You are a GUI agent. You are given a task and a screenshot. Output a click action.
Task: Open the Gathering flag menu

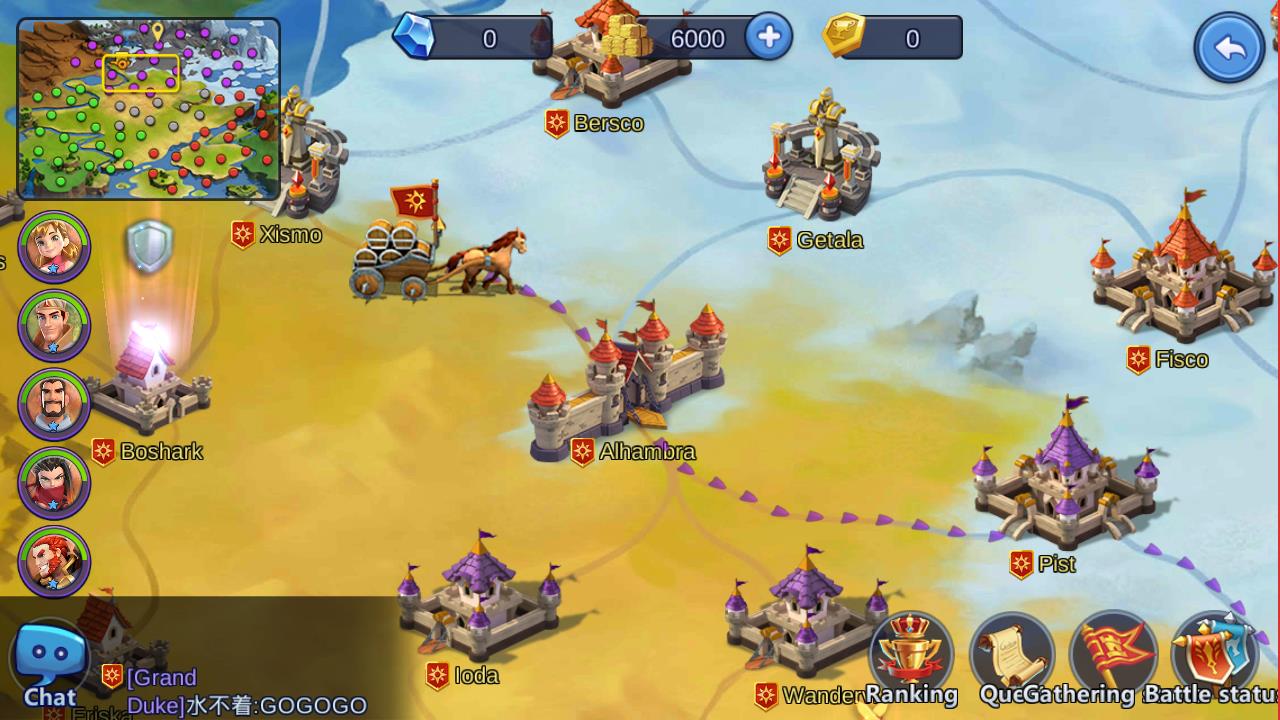[1112, 655]
